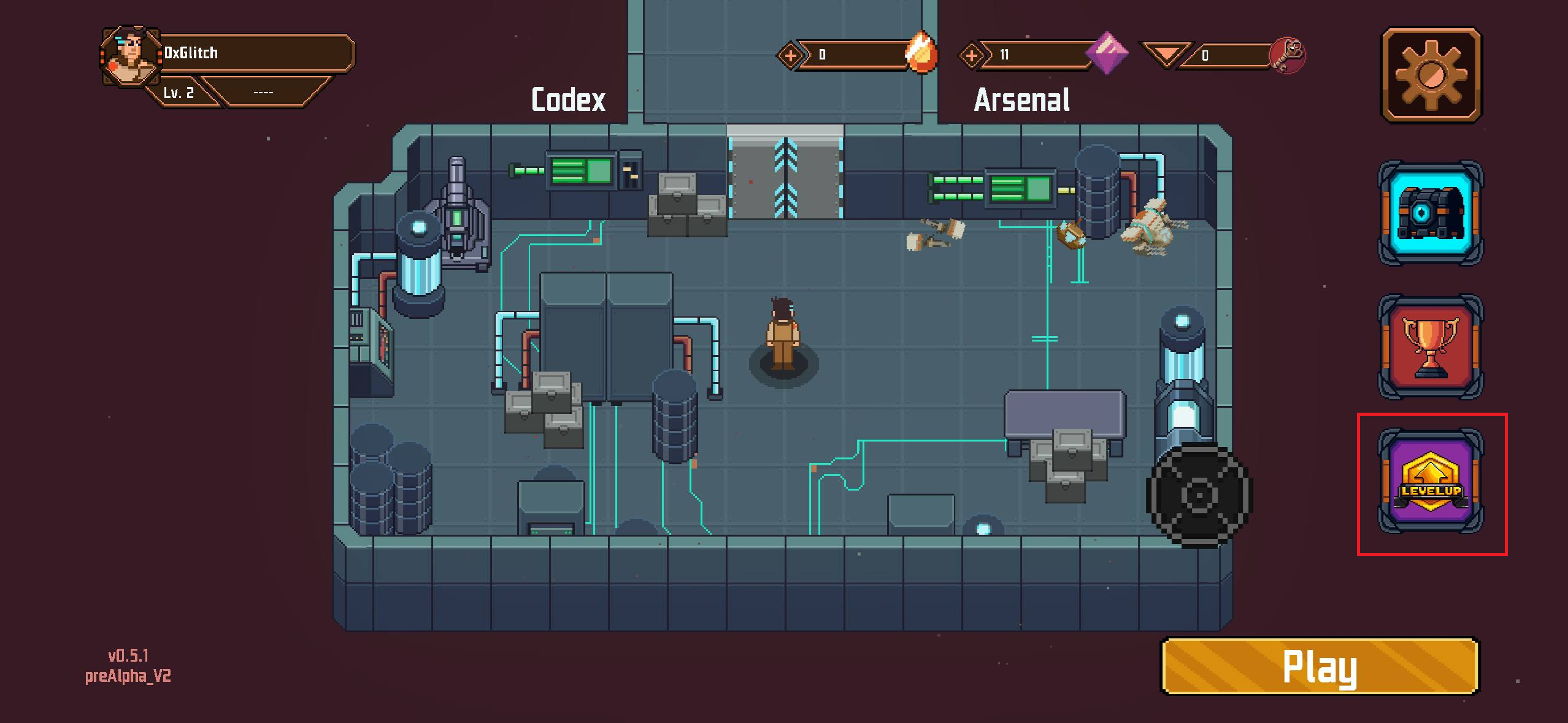Expand the red key counter dropdown arrow
1568x723 pixels.
1164,54
